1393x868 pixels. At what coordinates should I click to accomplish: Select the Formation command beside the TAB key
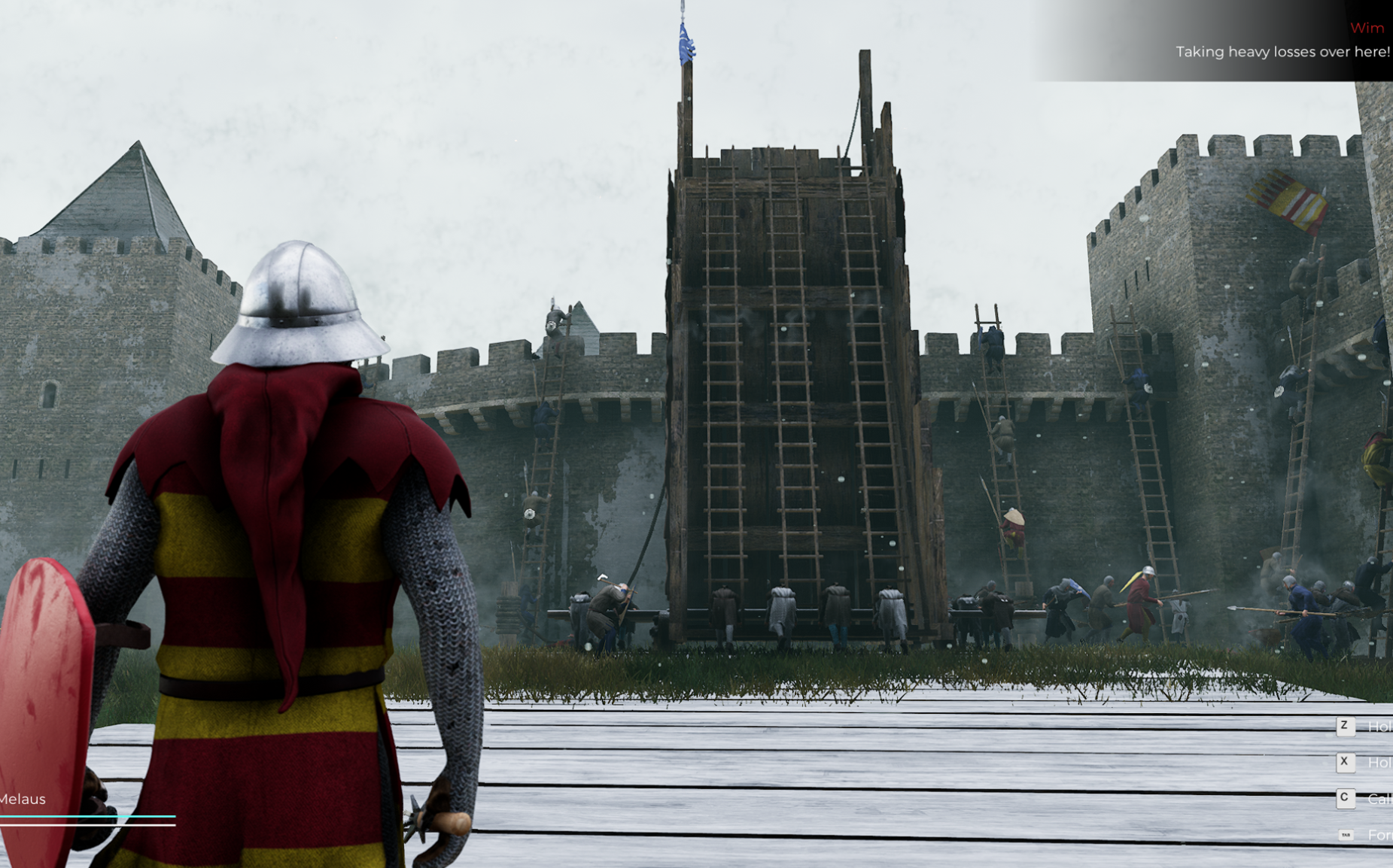coord(1381,835)
